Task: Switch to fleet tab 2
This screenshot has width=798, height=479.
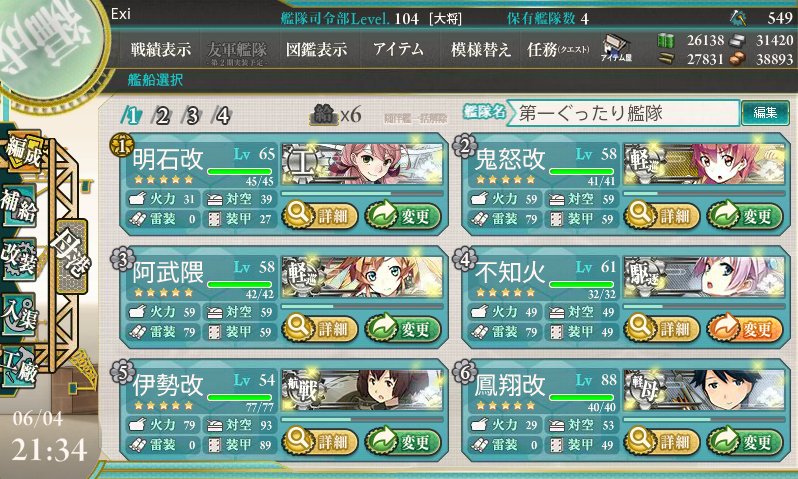Action: pos(161,114)
